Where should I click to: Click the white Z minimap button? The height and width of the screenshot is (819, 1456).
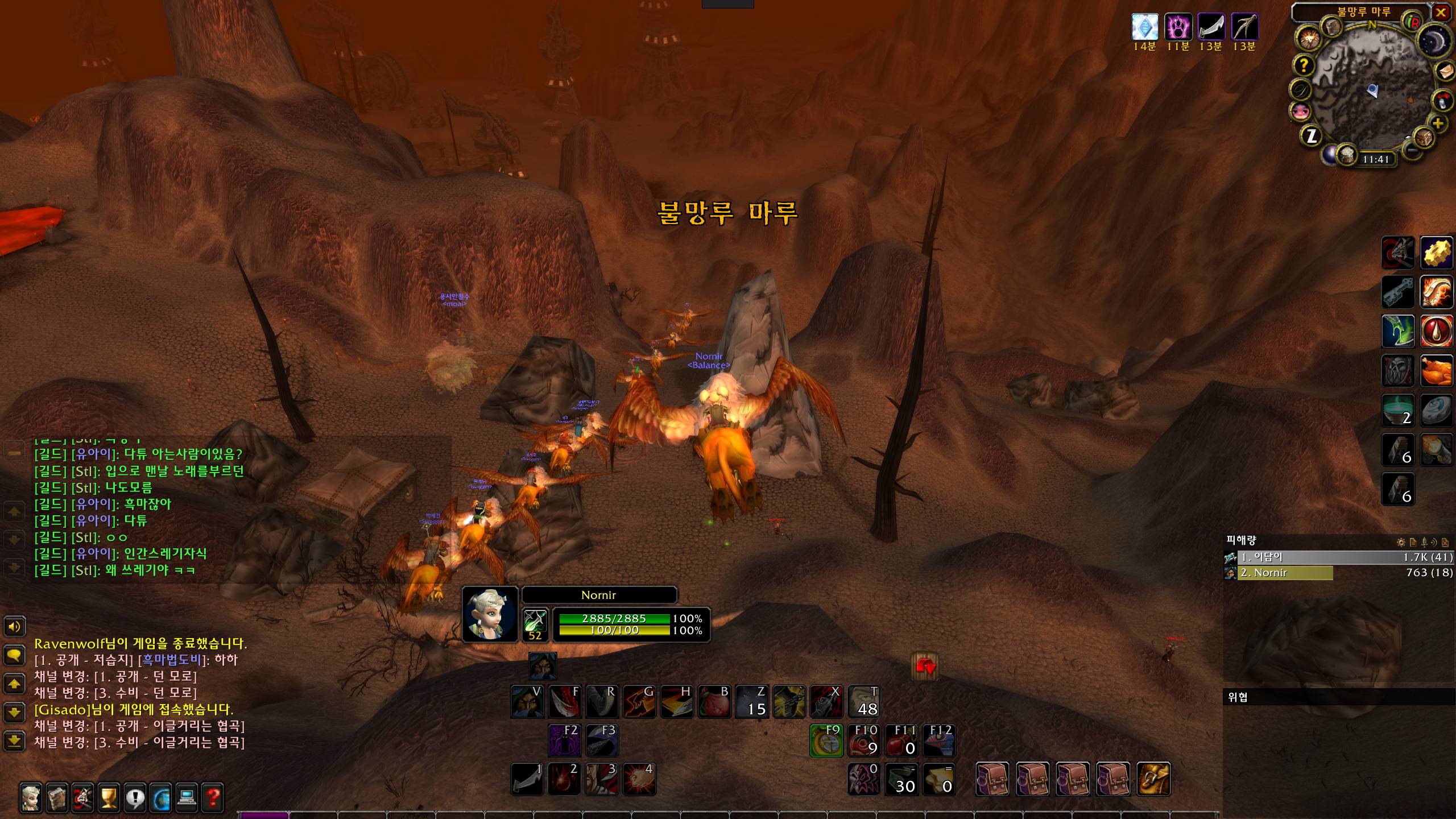1312,135
